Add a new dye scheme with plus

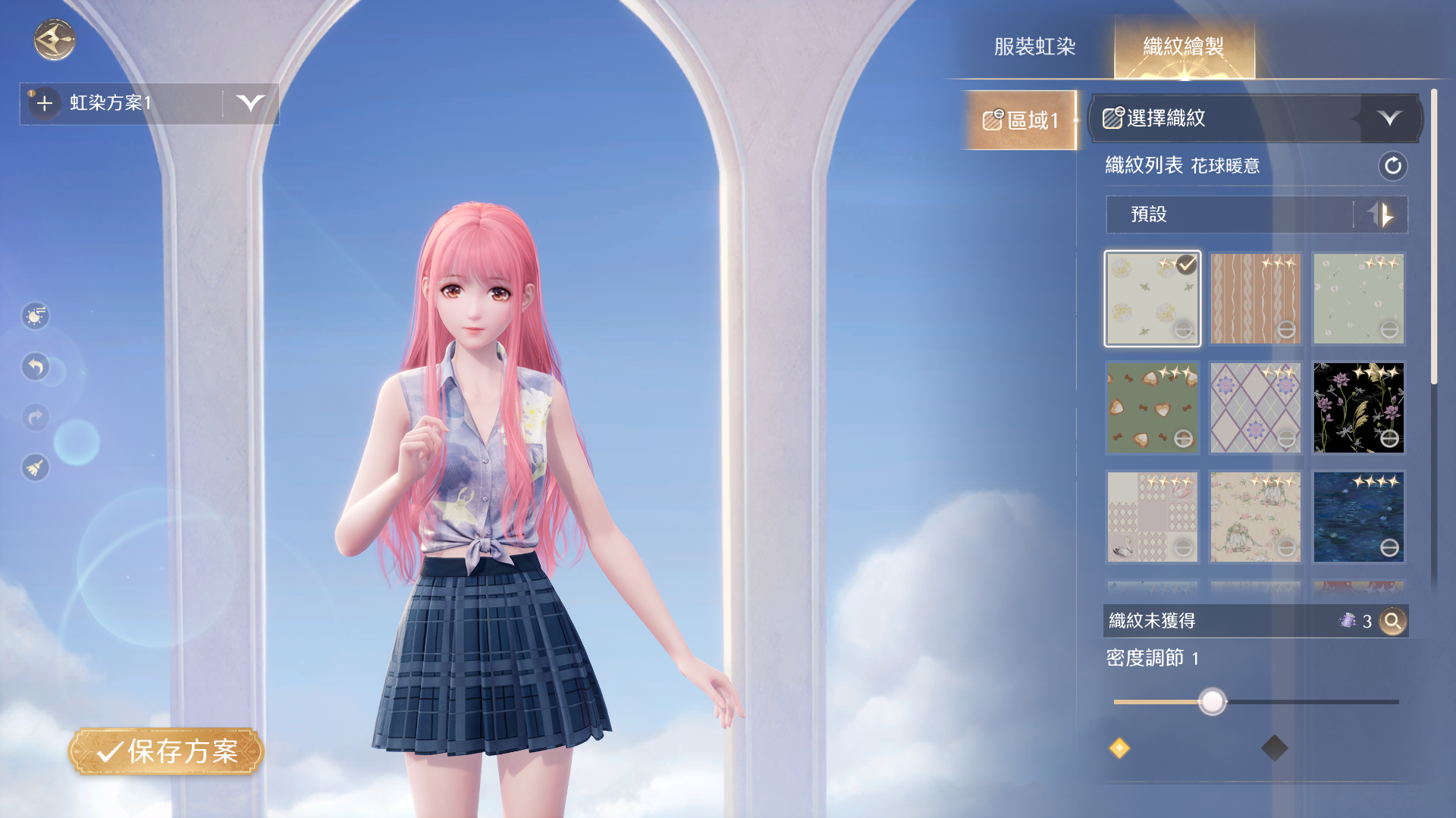click(x=45, y=103)
